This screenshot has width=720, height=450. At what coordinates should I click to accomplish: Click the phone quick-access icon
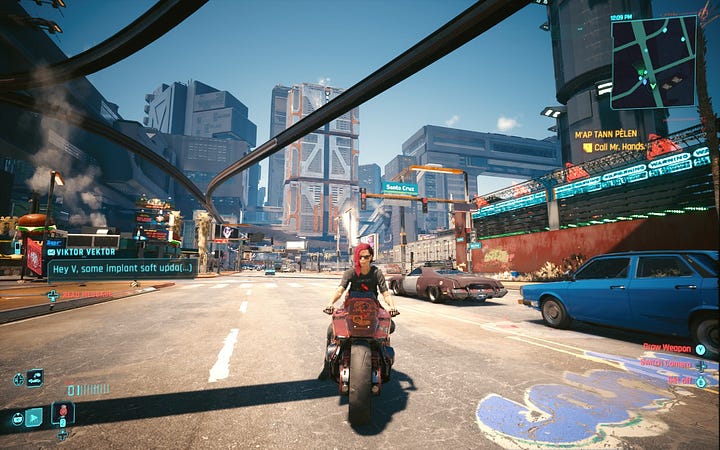pos(33,417)
